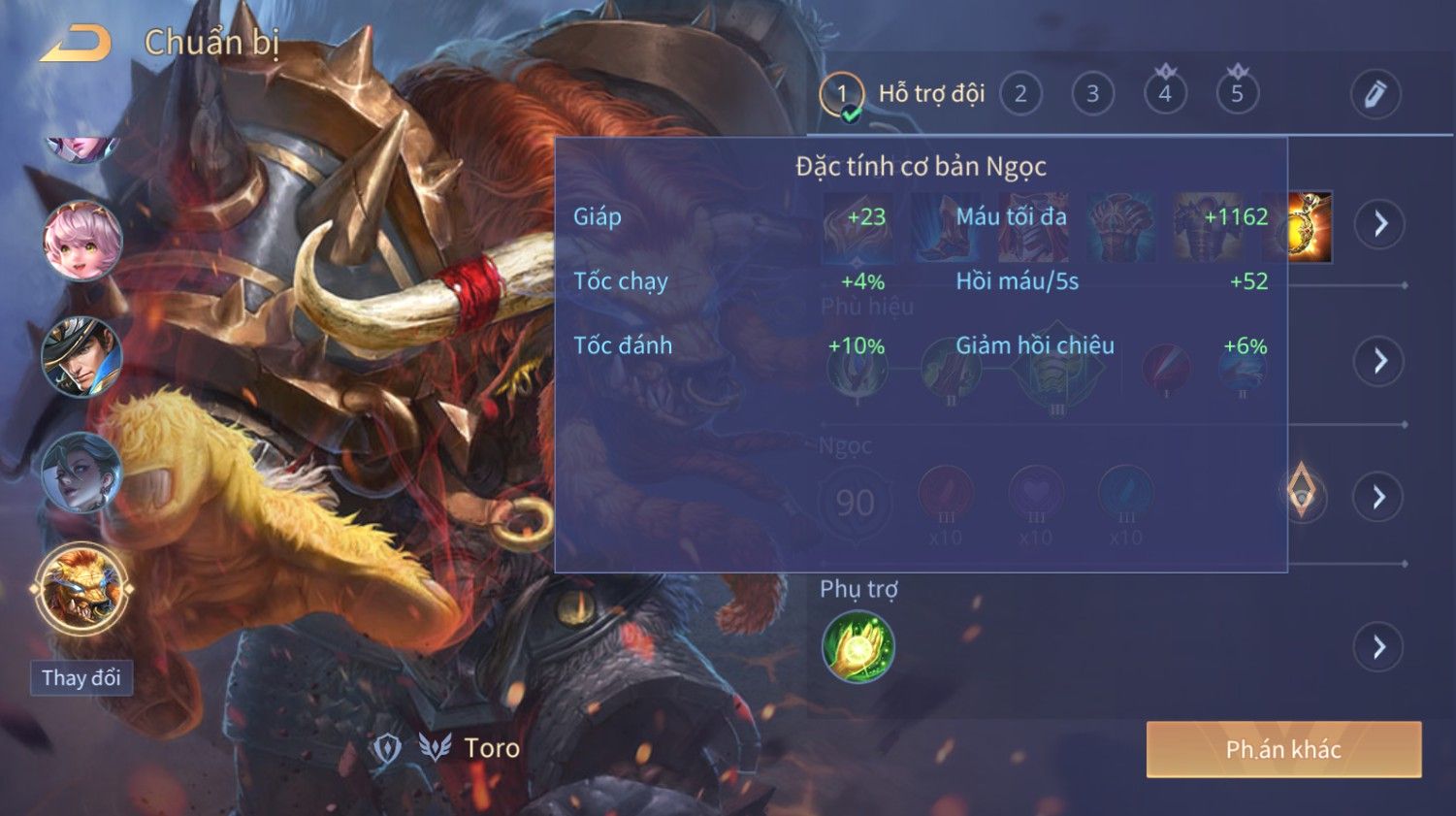Switch to loadout preset 4
This screenshot has width=1456, height=816.
tap(1165, 94)
